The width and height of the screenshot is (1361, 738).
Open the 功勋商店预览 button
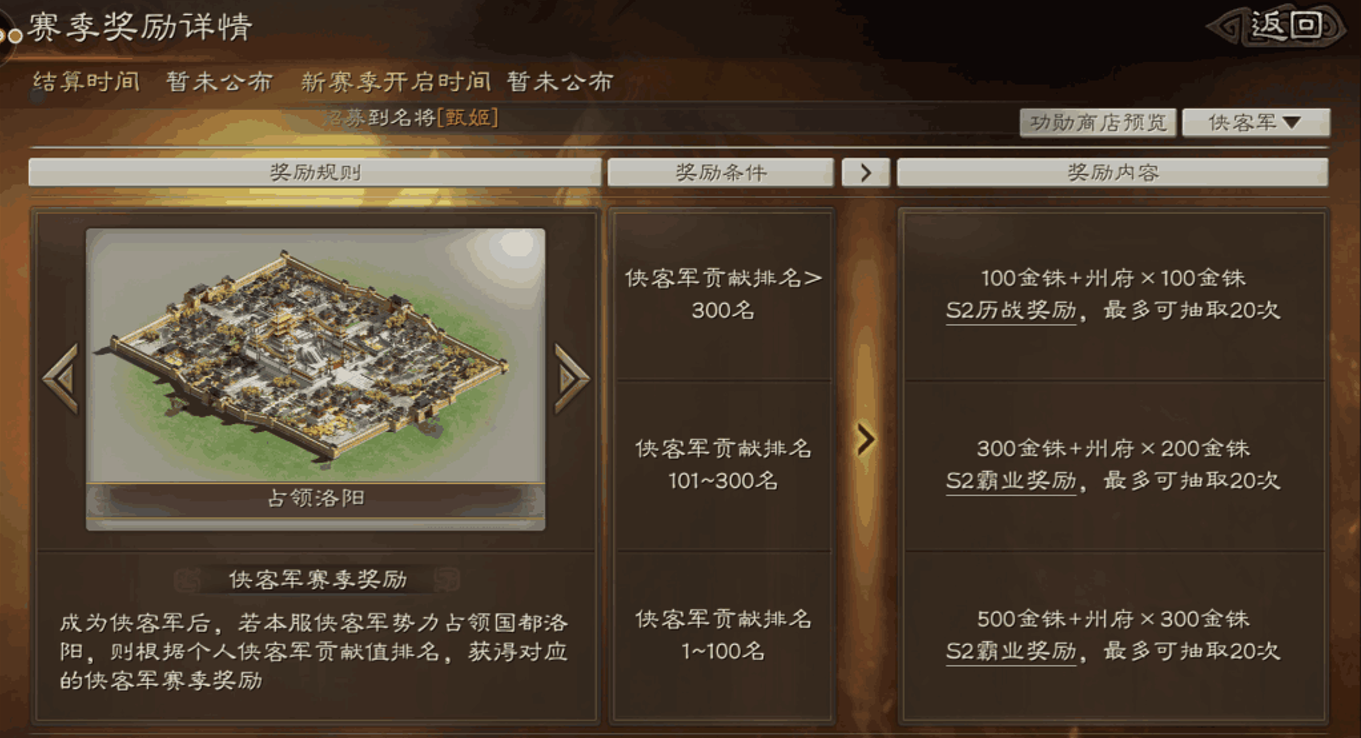(x=1096, y=121)
